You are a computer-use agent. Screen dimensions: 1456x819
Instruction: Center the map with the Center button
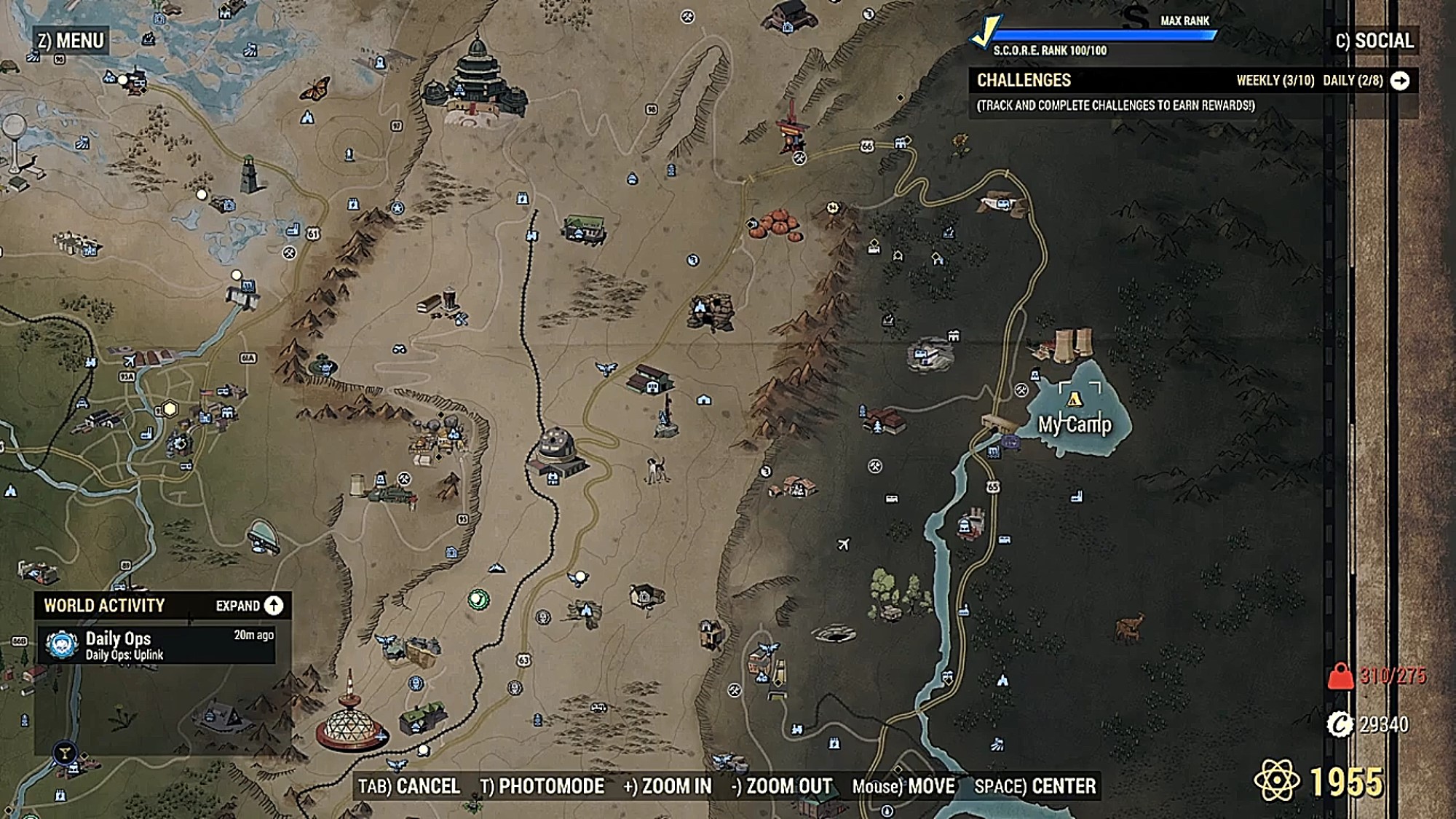click(1034, 786)
